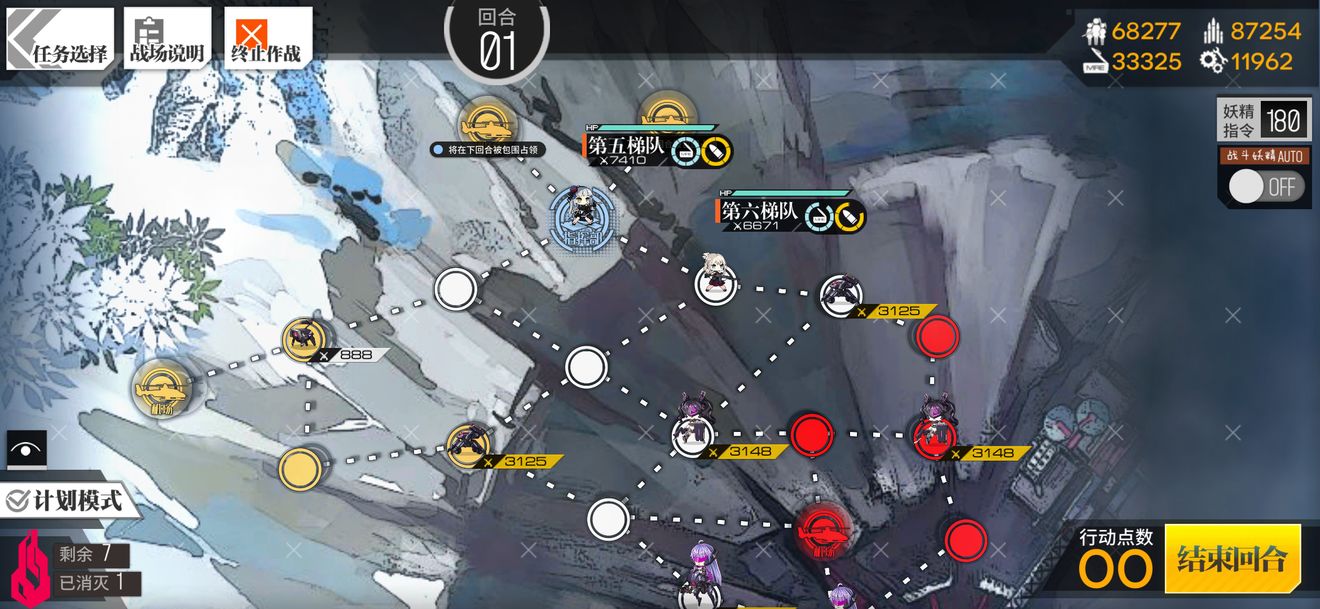
Task: Click 终止作战 to abort the mission
Action: (267, 40)
